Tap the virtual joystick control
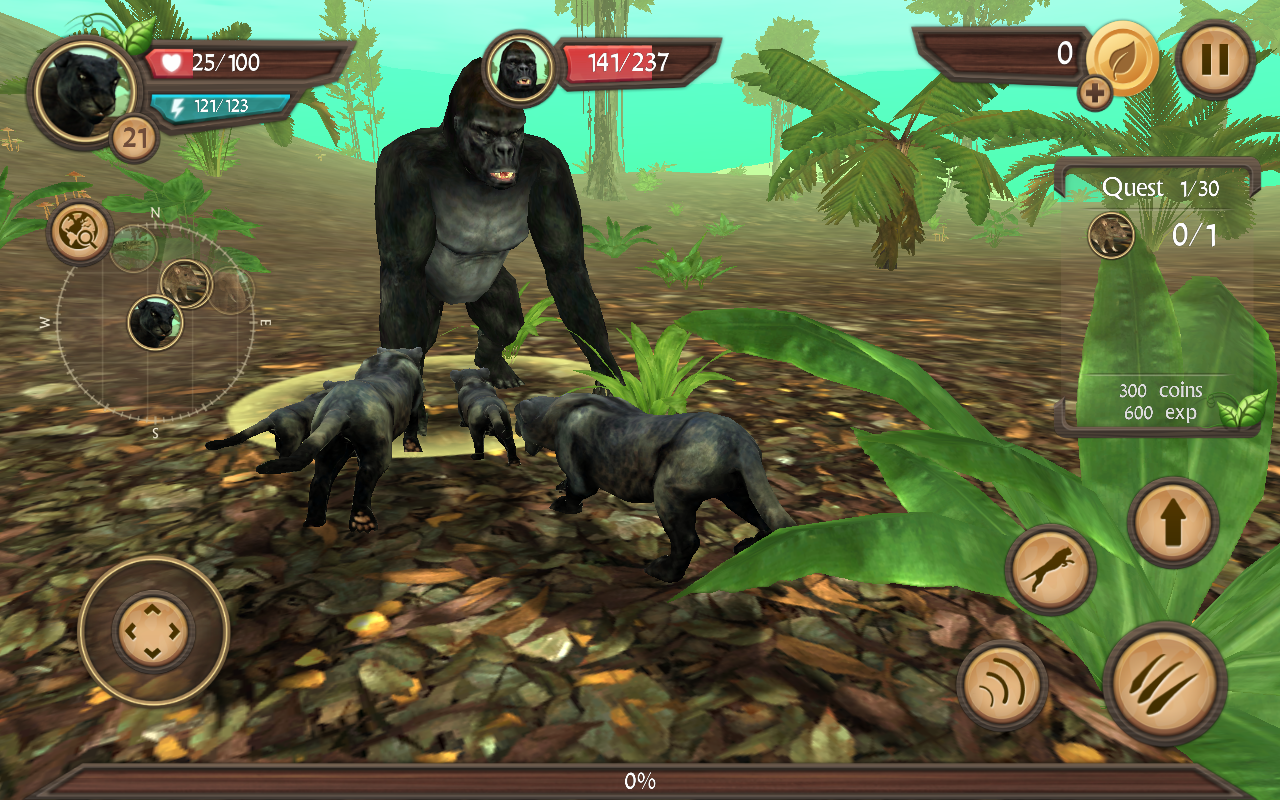1280x800 pixels. 153,633
